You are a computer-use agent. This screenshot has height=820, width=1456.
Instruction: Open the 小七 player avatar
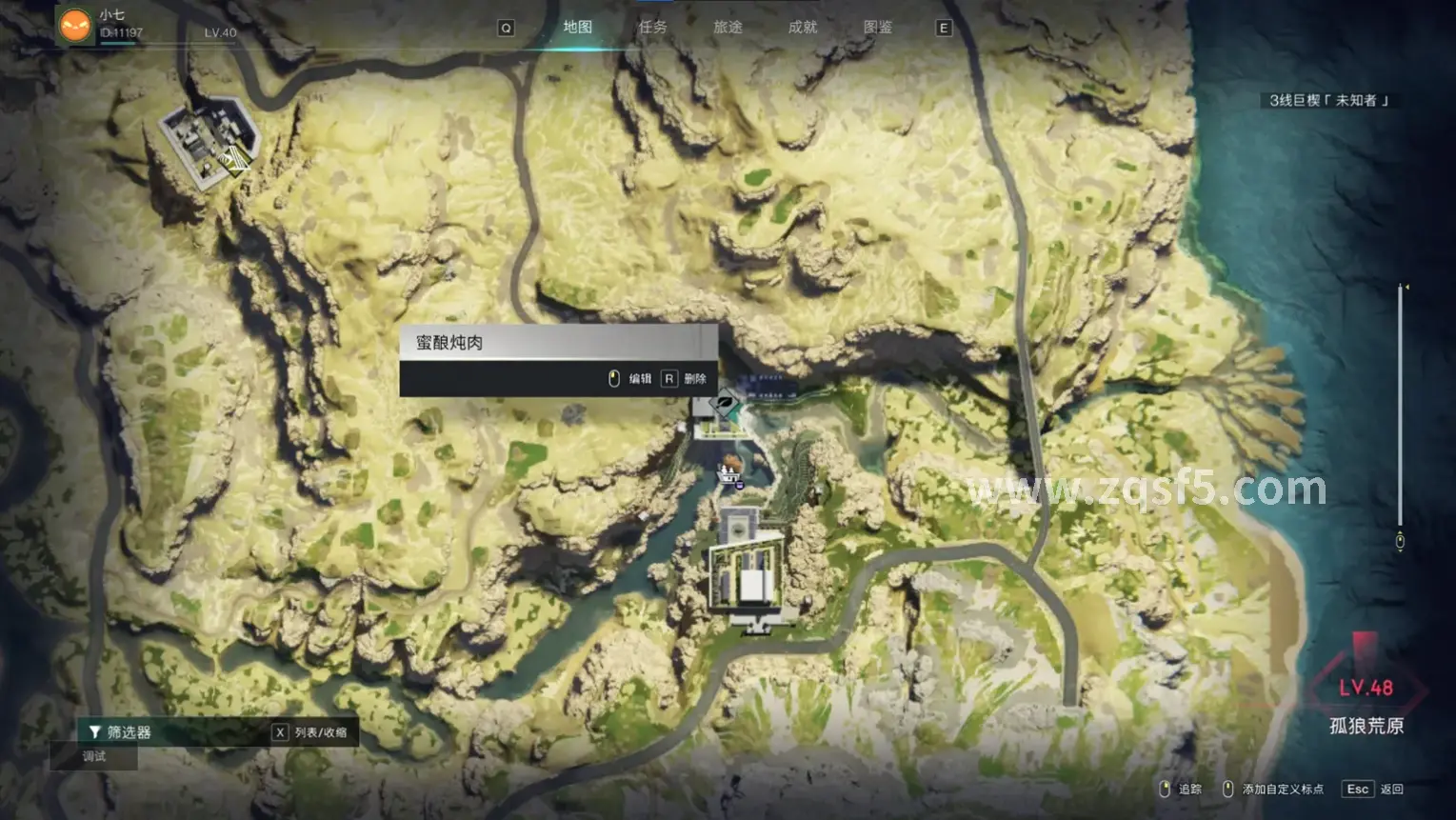[x=75, y=25]
